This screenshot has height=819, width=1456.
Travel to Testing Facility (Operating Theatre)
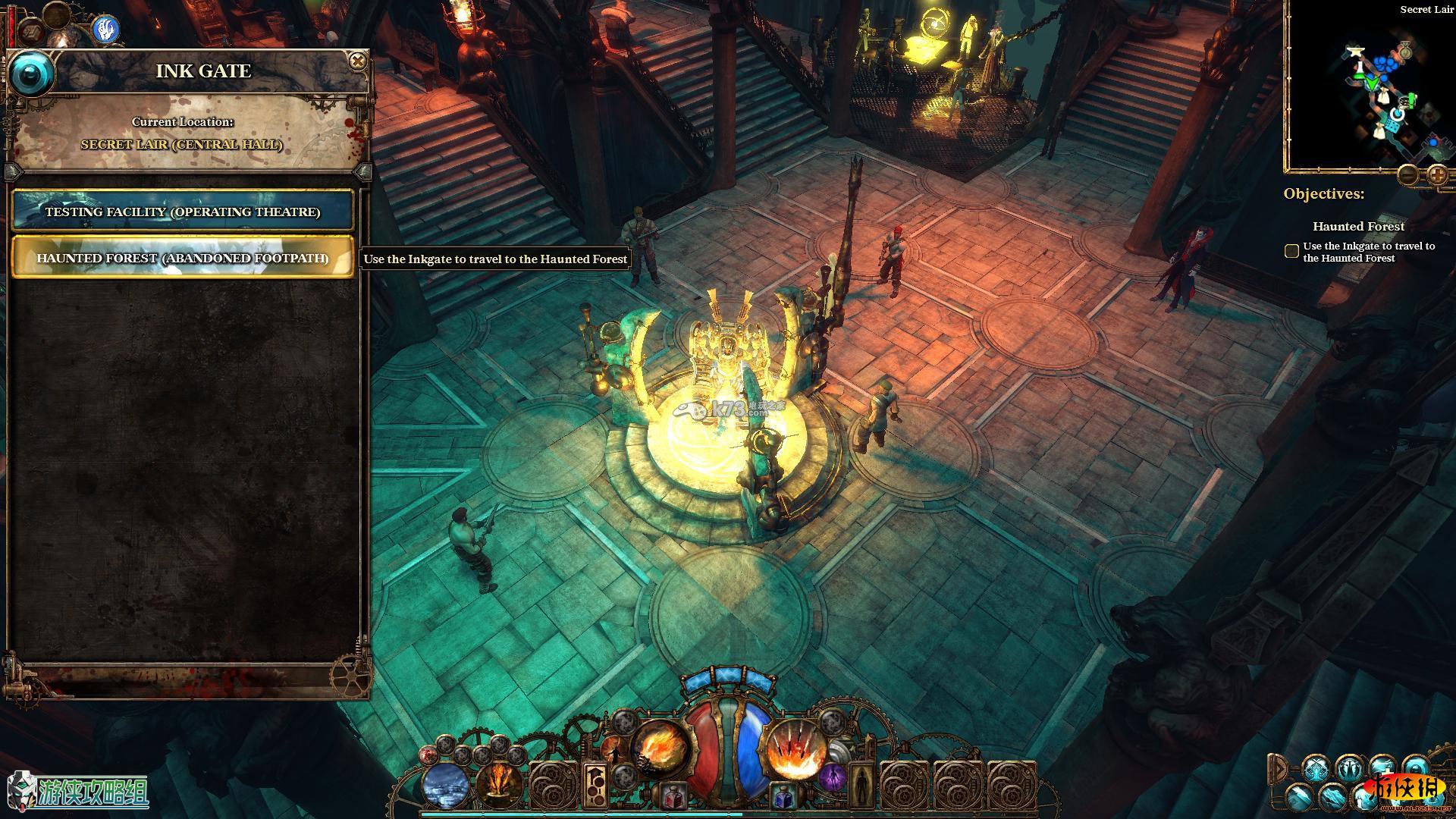(182, 212)
